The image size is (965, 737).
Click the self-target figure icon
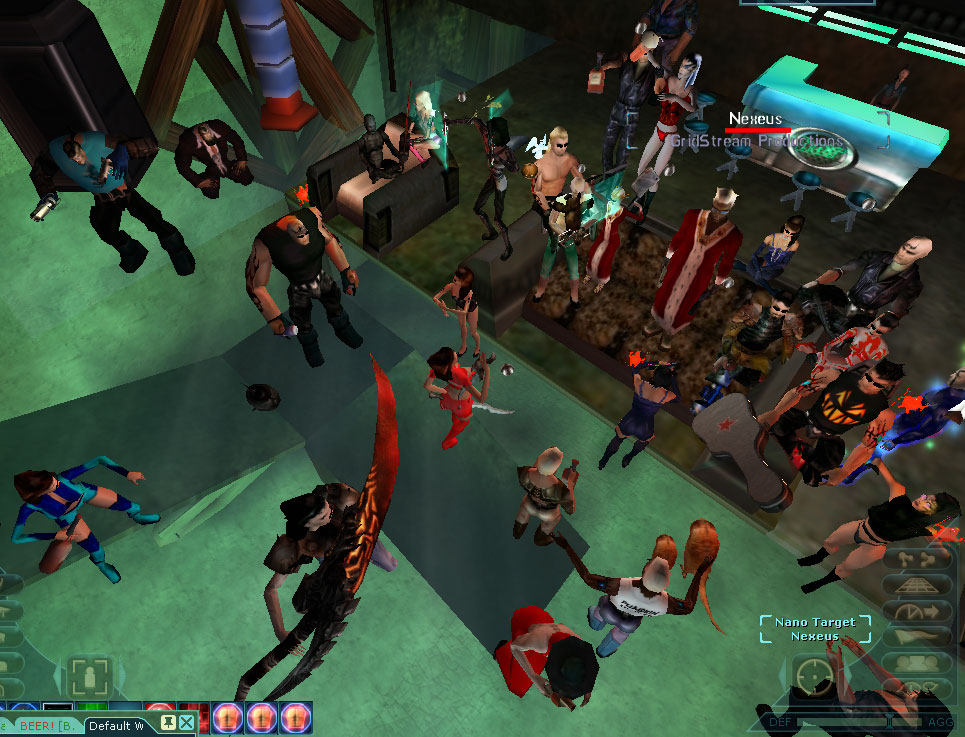(x=87, y=677)
